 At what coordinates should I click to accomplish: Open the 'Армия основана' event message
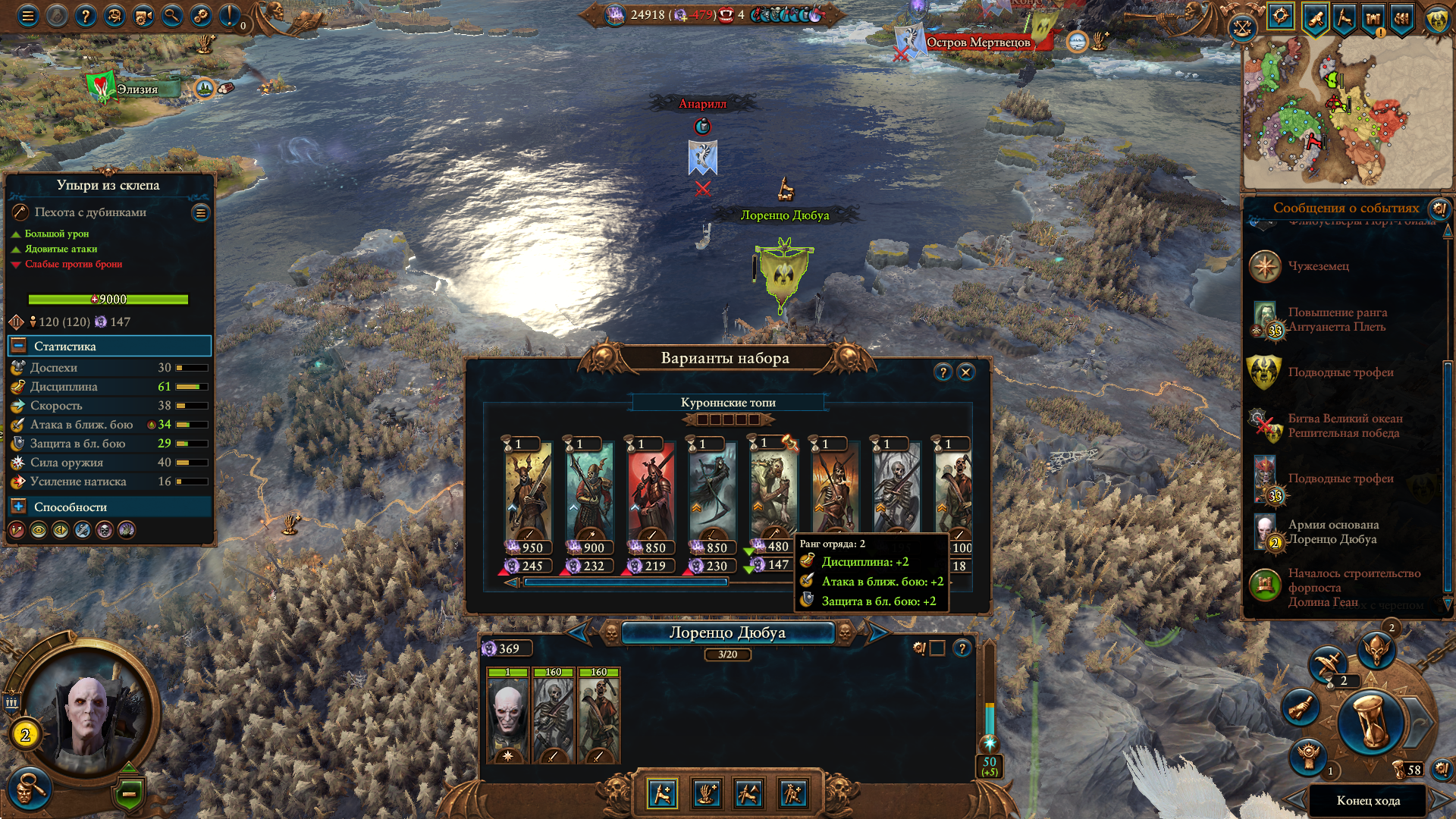click(1332, 532)
